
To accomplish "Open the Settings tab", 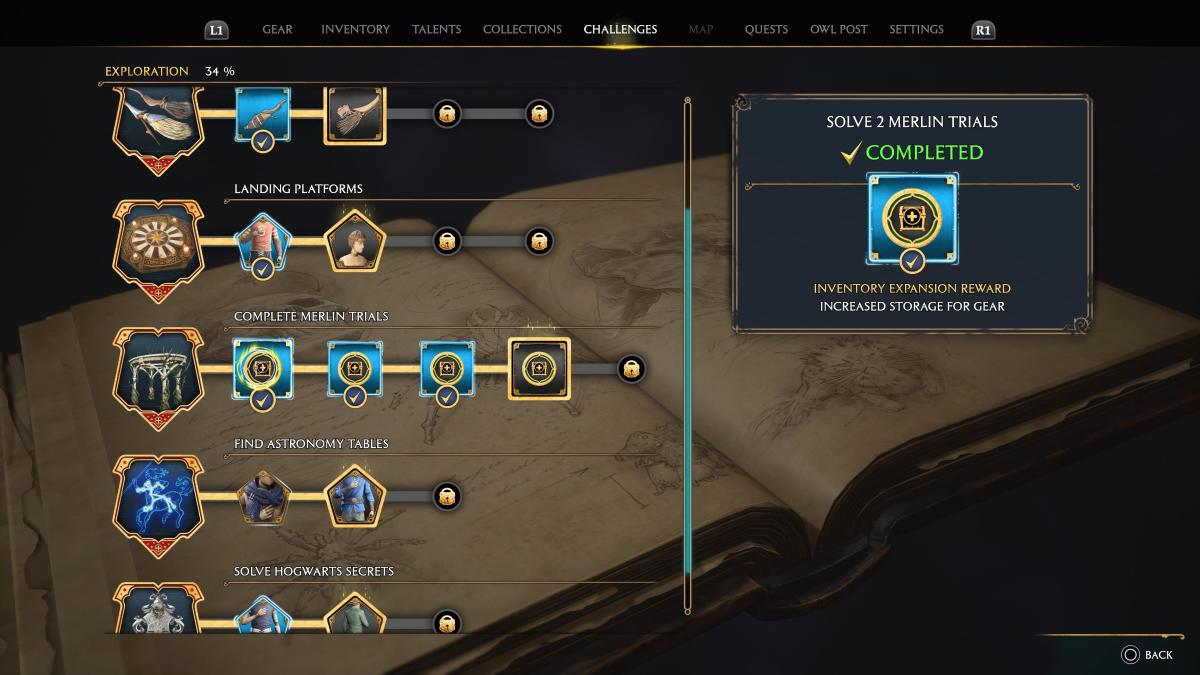I will coord(916,29).
